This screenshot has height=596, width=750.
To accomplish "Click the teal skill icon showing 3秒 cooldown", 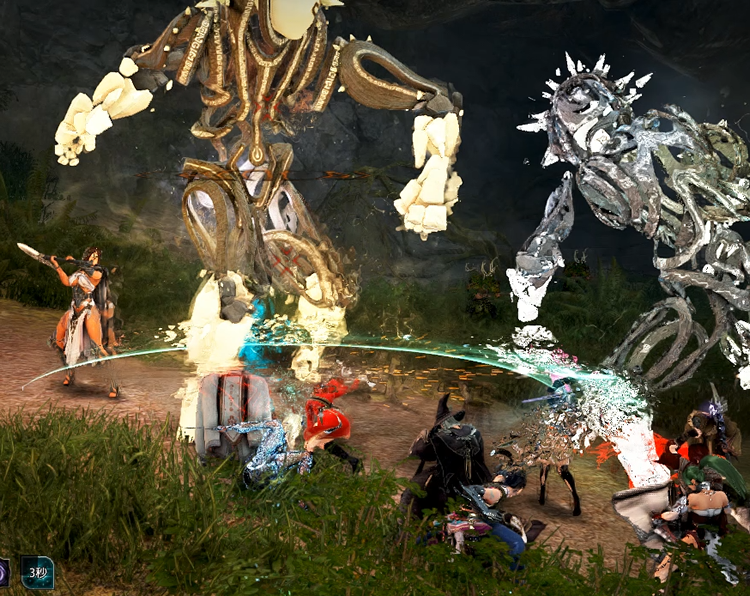I will point(38,573).
